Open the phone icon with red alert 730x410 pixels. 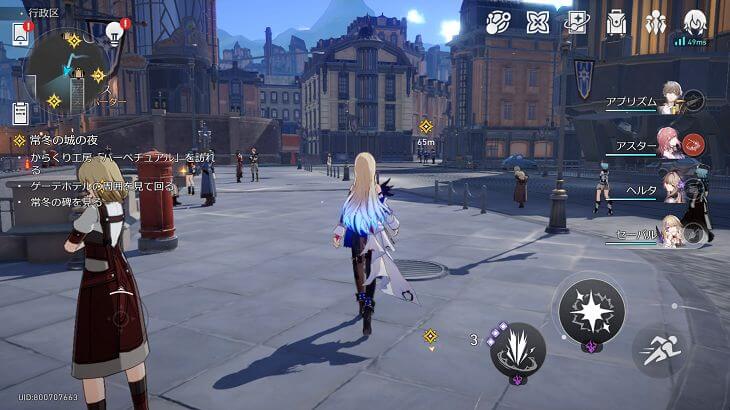[x=20, y=34]
